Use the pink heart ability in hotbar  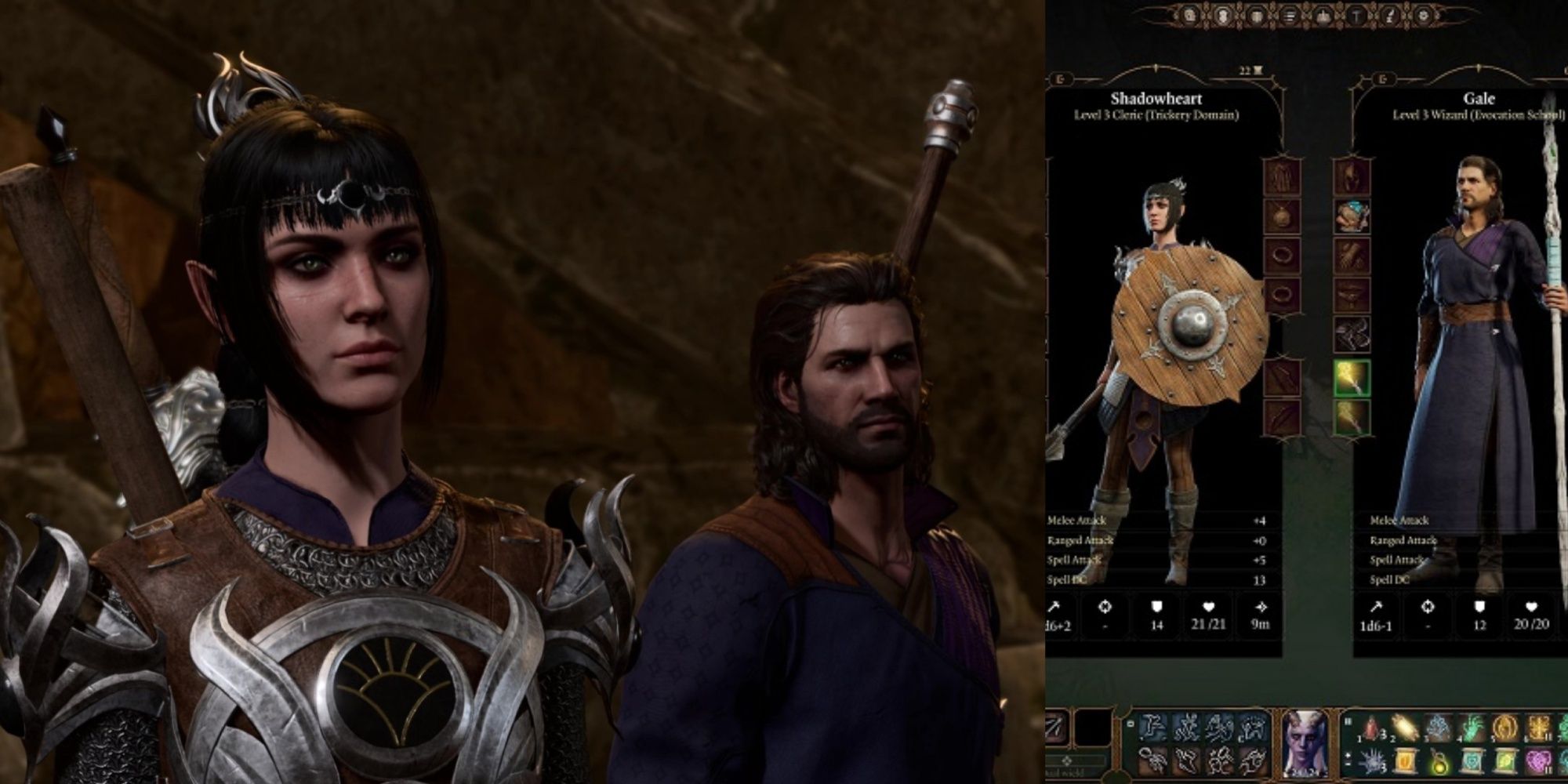(1537, 760)
